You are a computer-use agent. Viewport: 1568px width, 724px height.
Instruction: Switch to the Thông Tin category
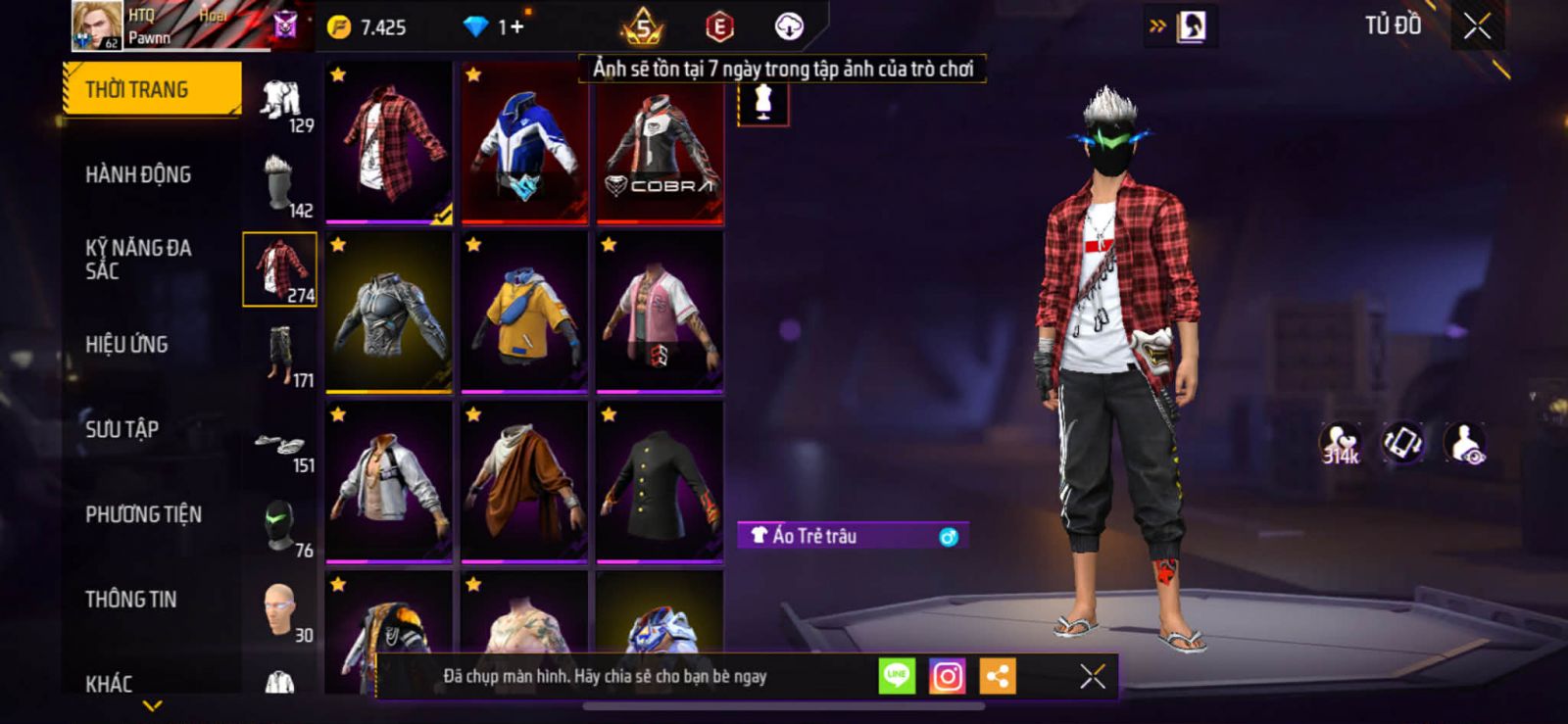(130, 600)
